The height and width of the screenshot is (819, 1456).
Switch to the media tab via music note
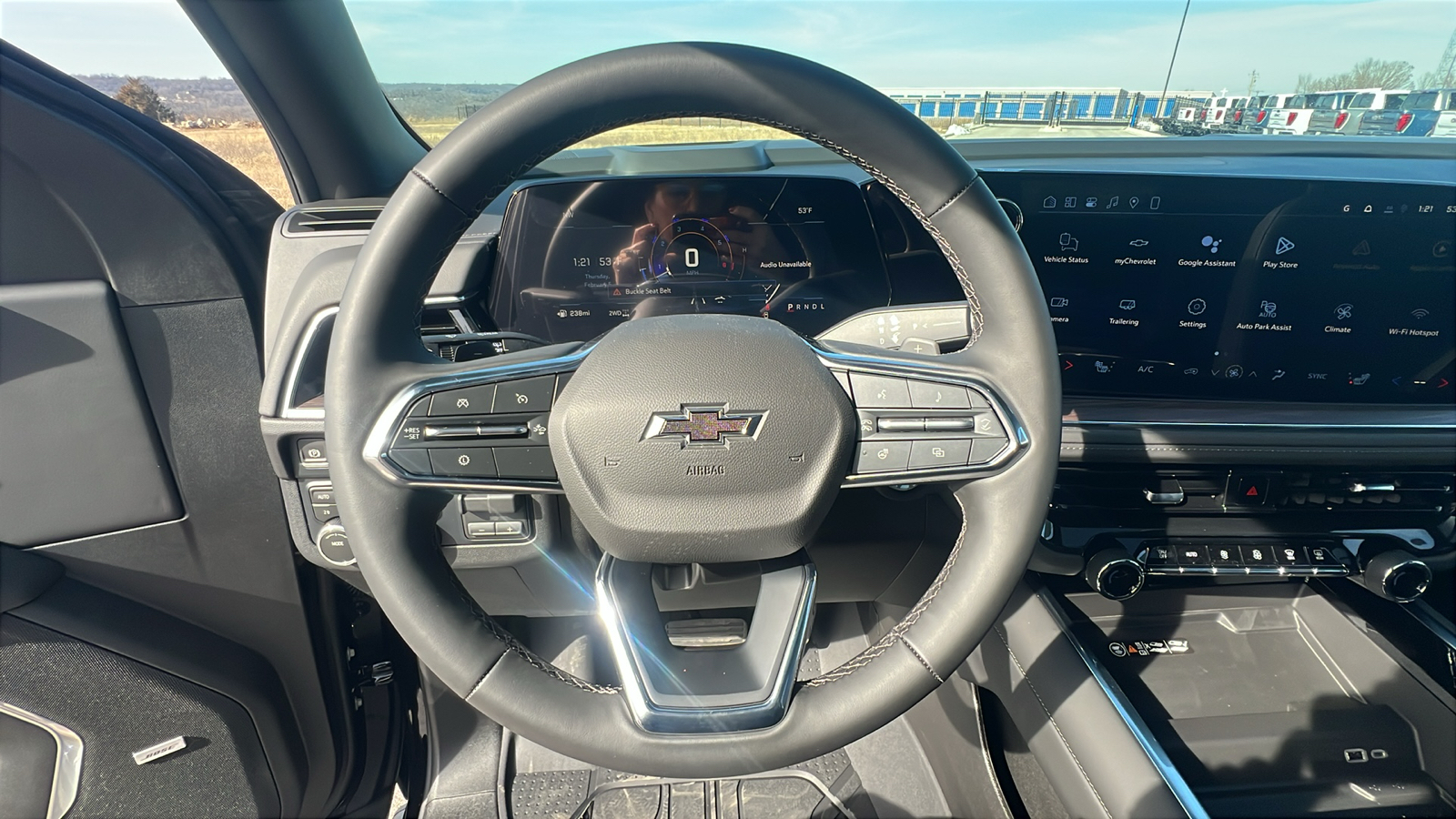[1113, 203]
